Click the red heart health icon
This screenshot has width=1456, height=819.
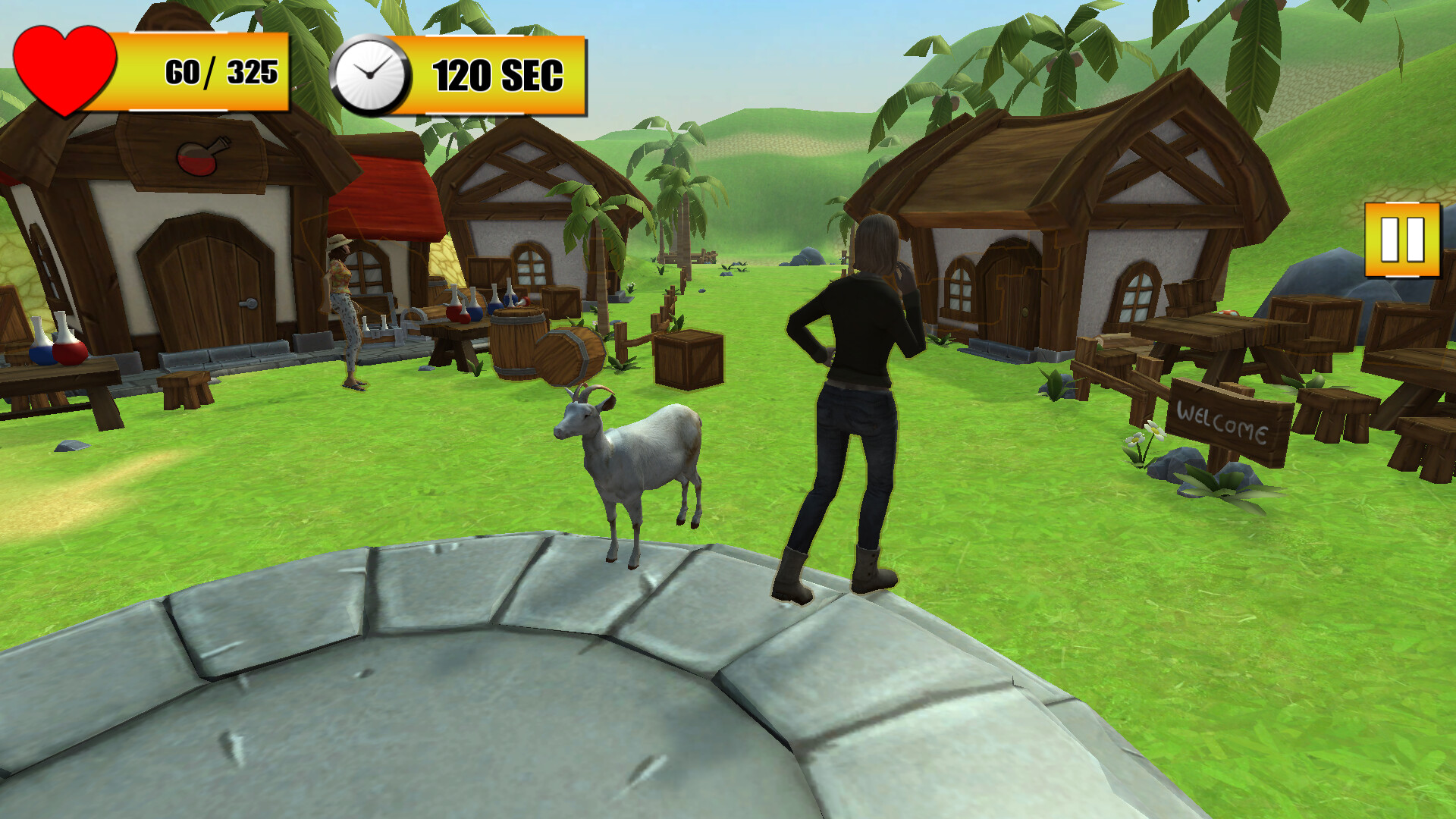click(64, 68)
